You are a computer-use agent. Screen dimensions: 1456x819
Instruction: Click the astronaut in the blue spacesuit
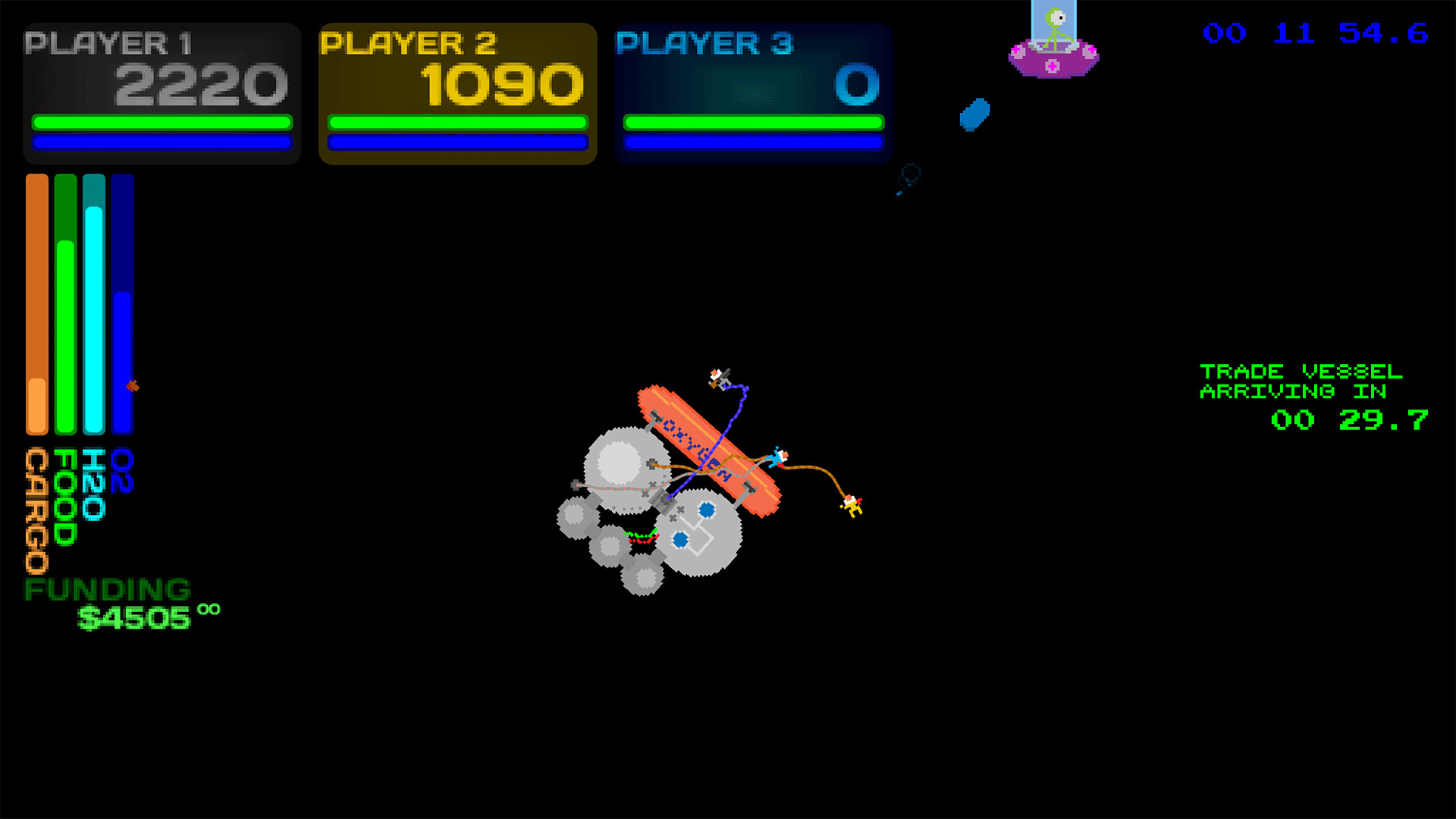point(777,457)
